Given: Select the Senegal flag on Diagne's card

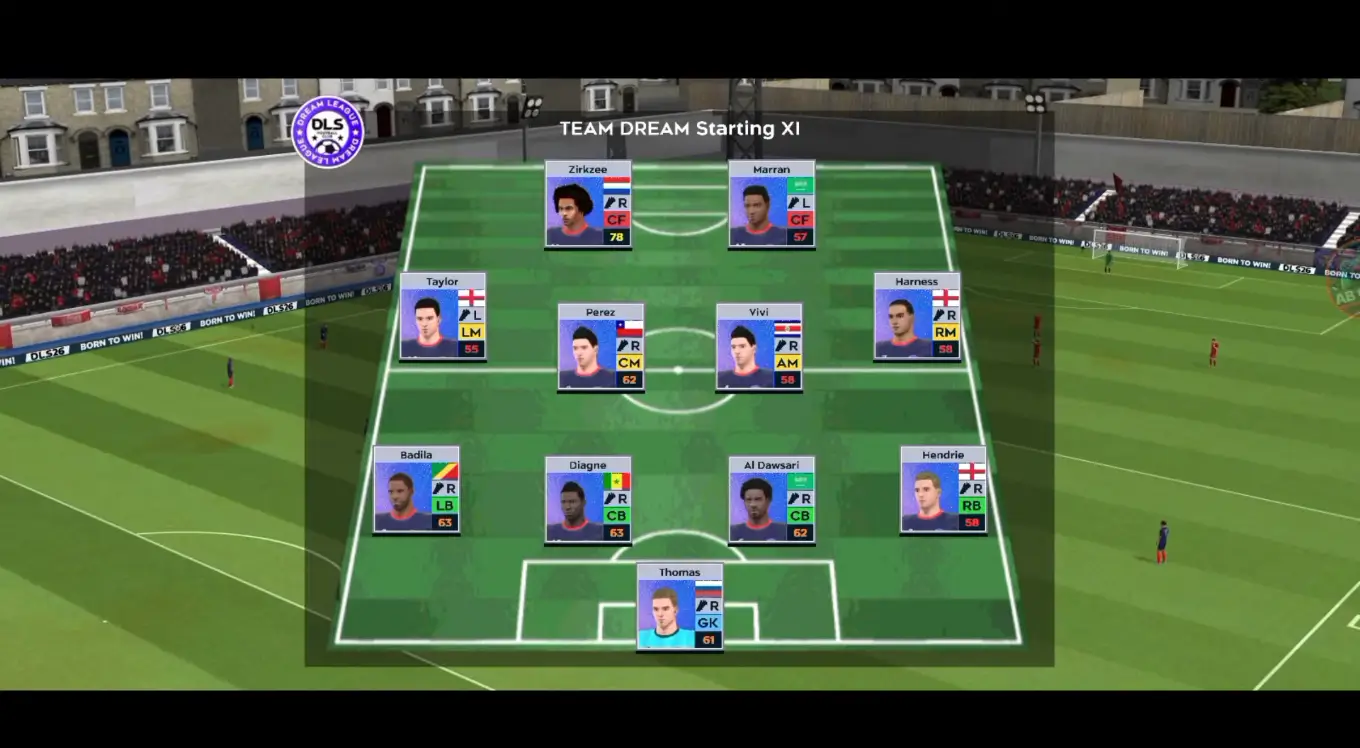Looking at the screenshot, I should coord(615,481).
